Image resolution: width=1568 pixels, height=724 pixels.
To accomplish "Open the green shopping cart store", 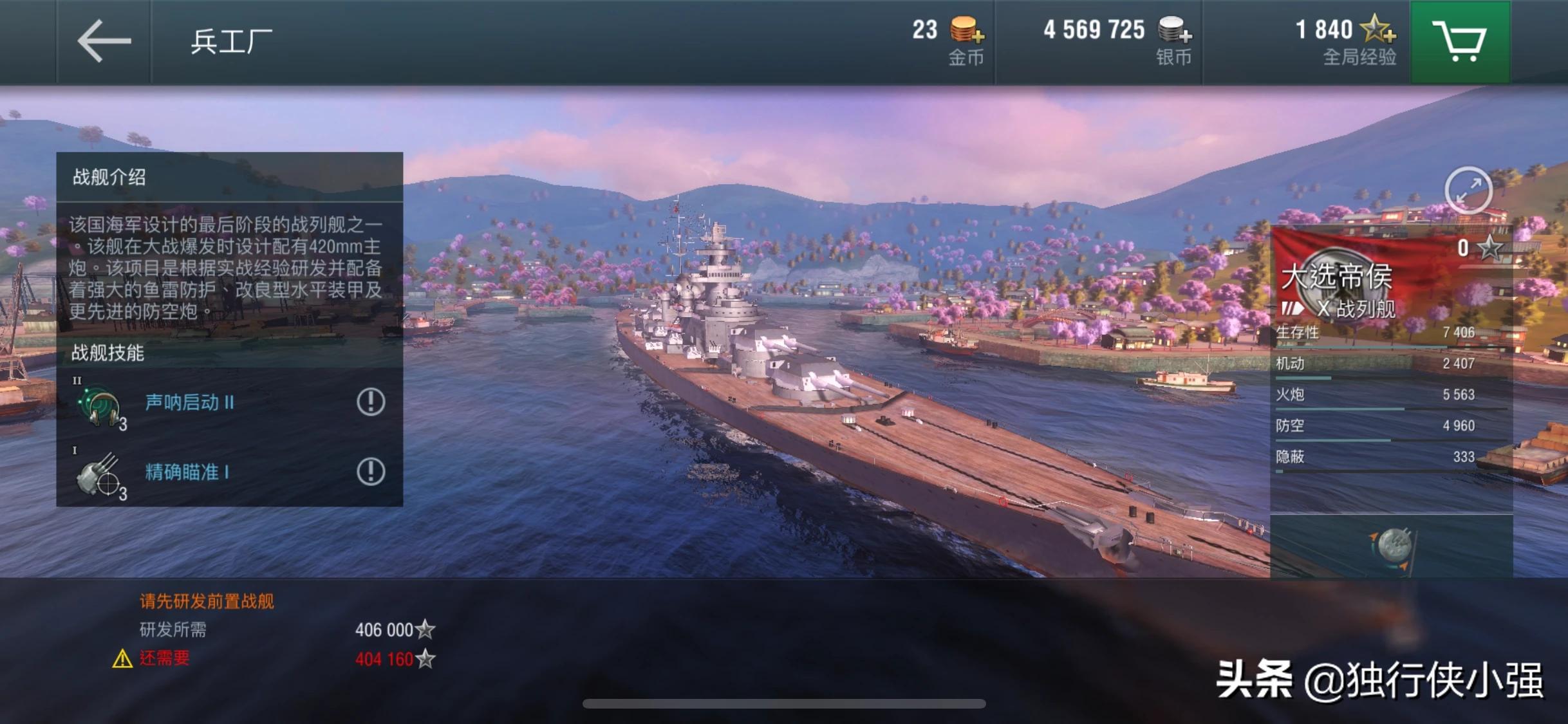I will tap(1460, 41).
